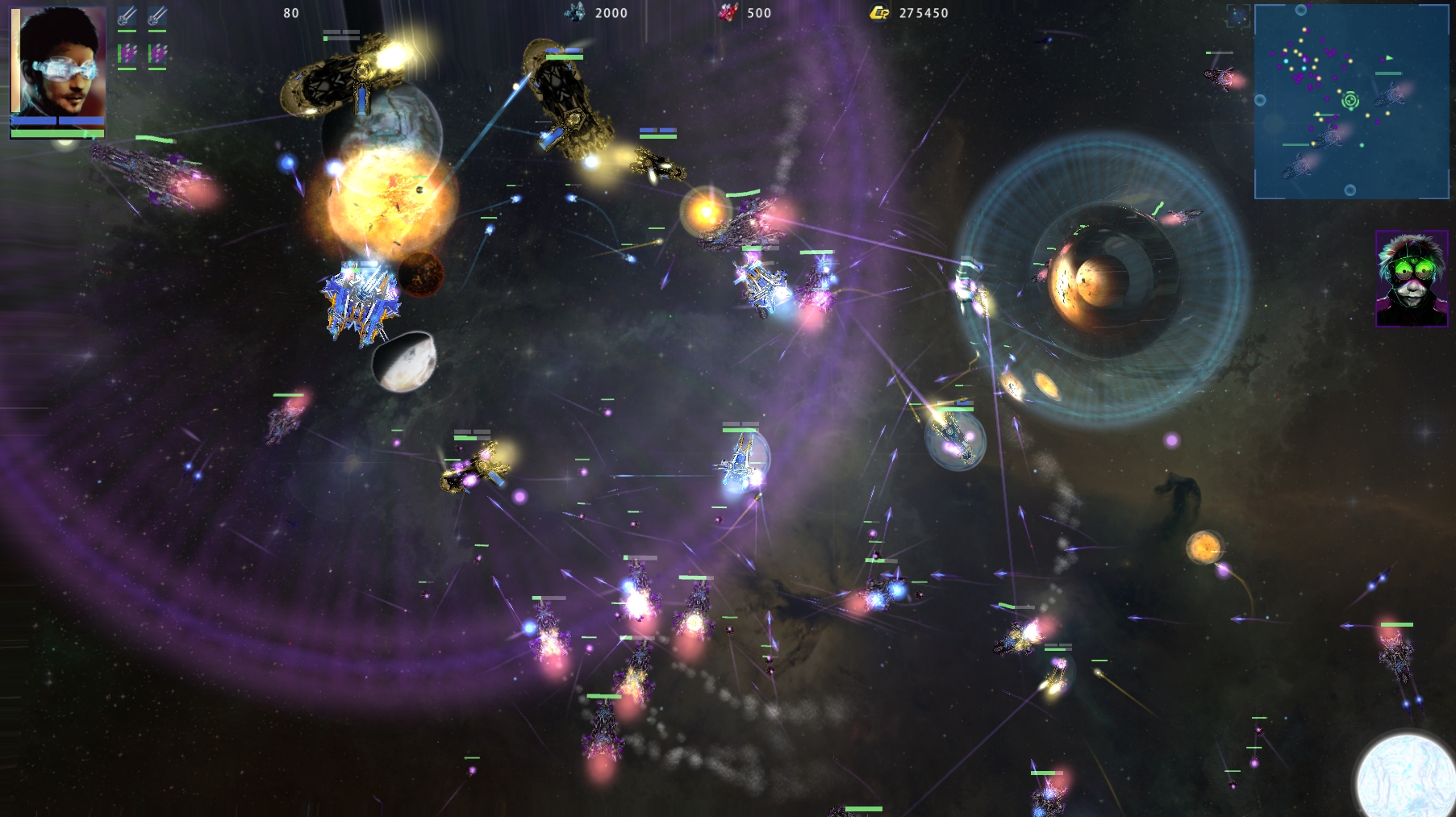This screenshot has height=817, width=1456.
Task: Click the enemy portrait with green goggles
Action: [x=1411, y=279]
